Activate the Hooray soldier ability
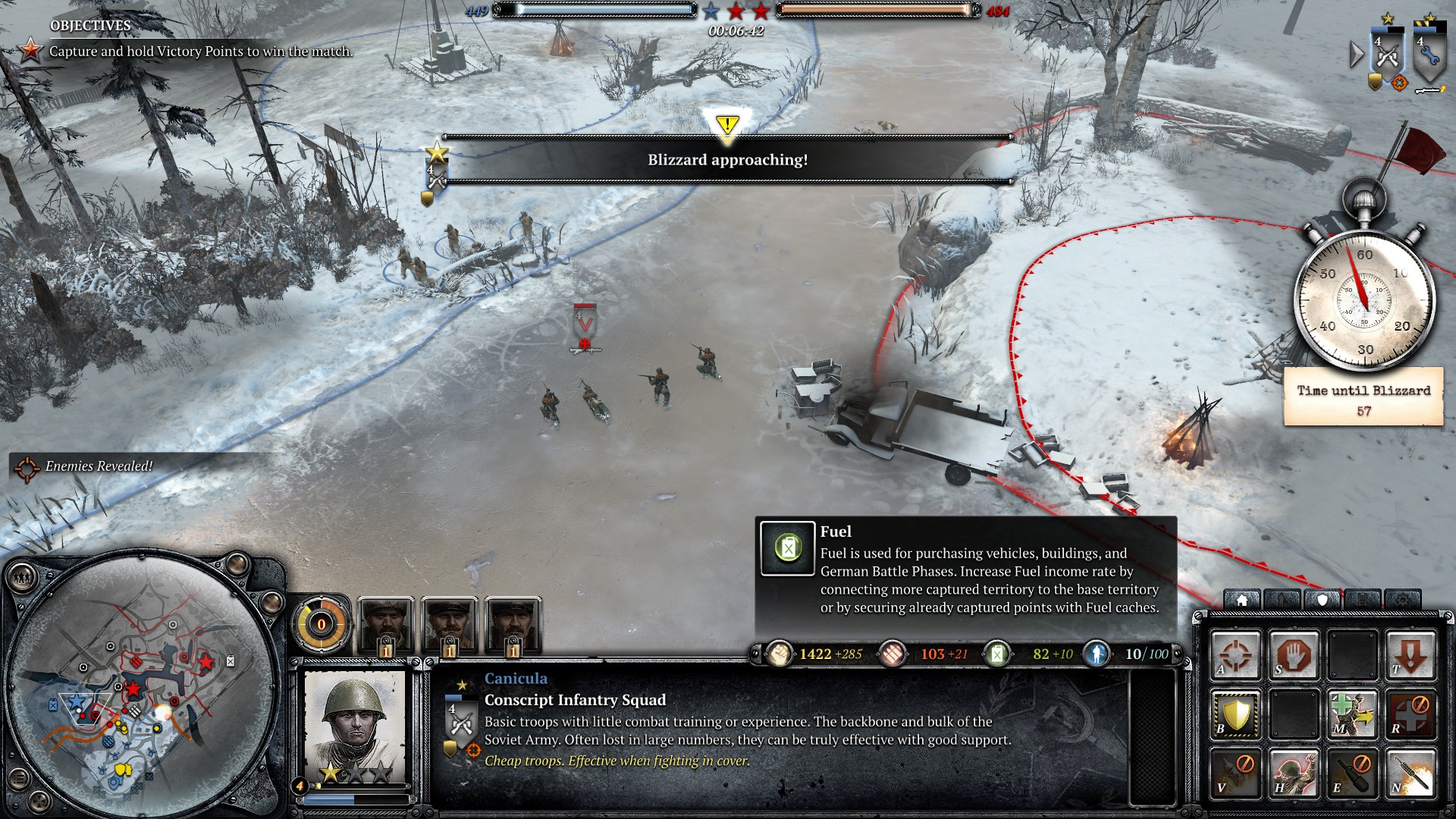The height and width of the screenshot is (819, 1456). click(x=1294, y=773)
